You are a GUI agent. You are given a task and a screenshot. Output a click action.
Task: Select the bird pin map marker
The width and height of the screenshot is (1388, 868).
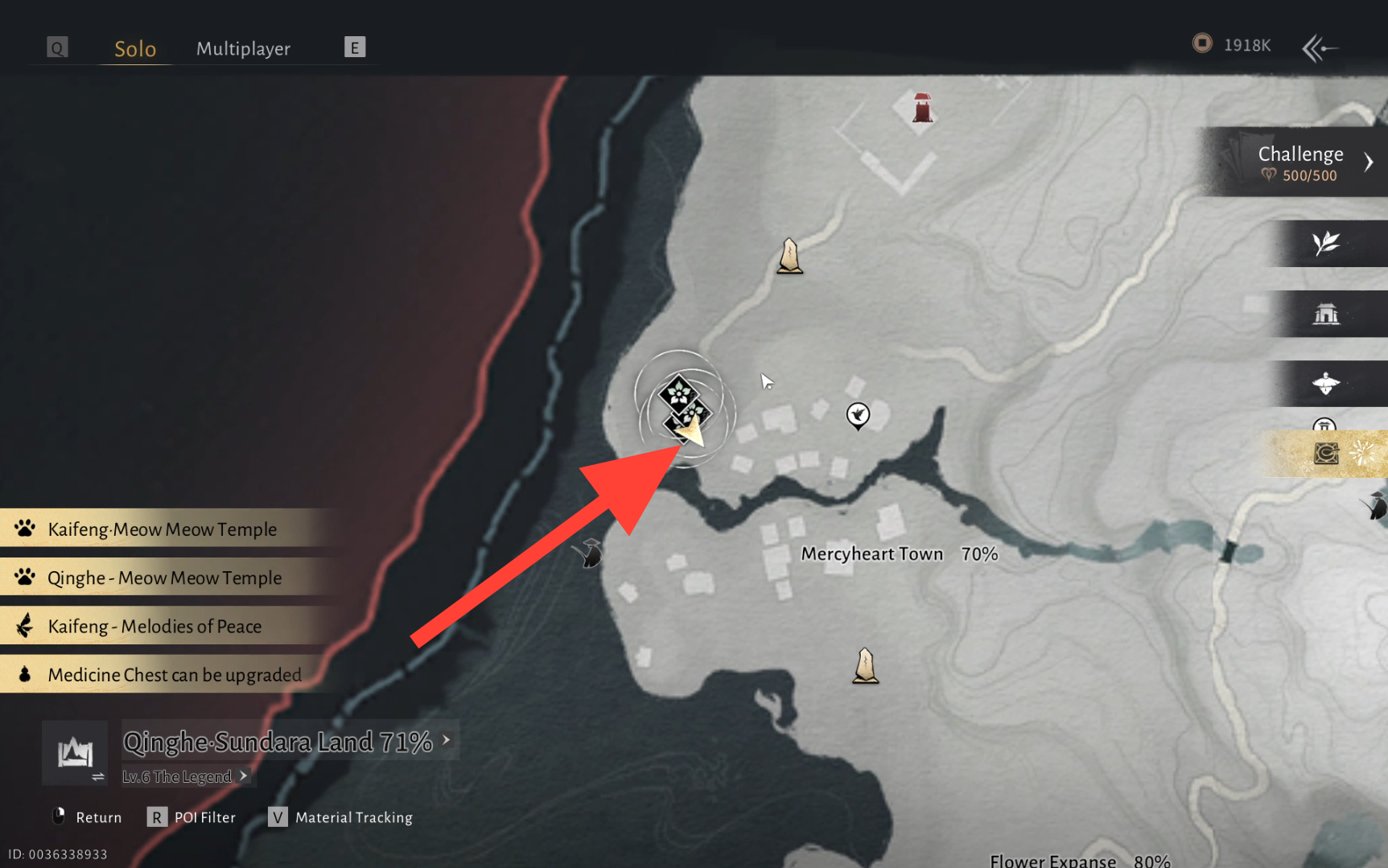click(x=858, y=415)
